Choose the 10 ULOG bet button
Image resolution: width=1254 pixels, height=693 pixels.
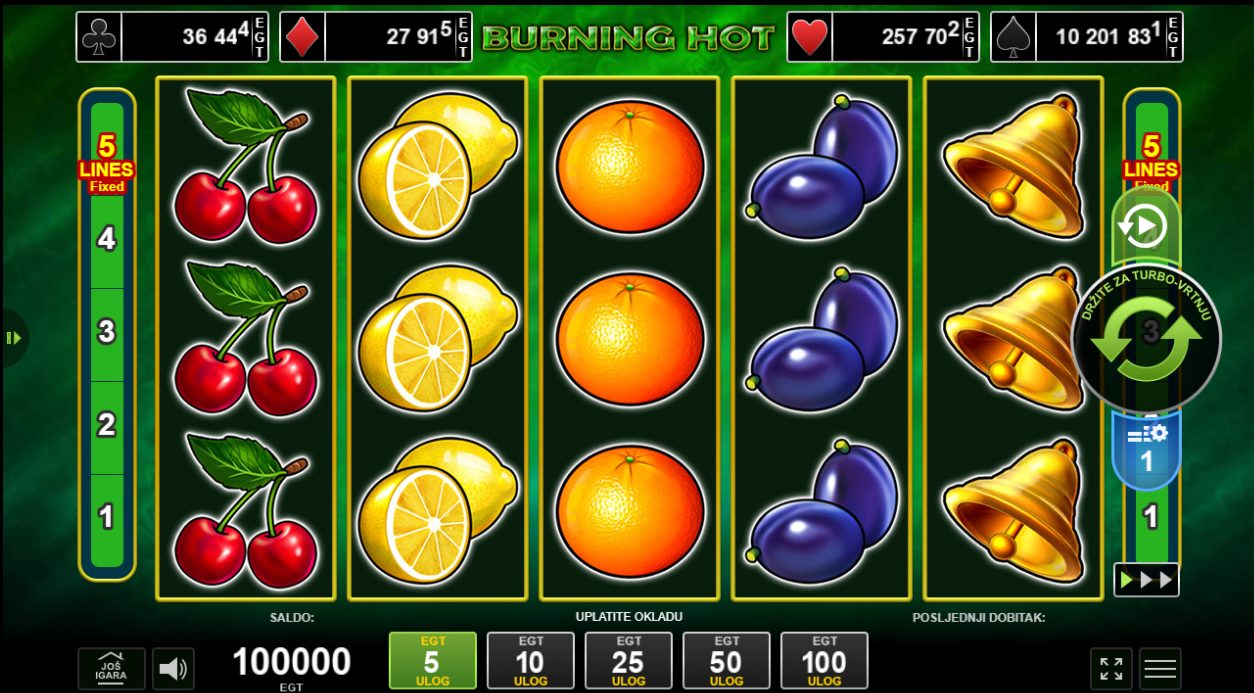[x=530, y=660]
